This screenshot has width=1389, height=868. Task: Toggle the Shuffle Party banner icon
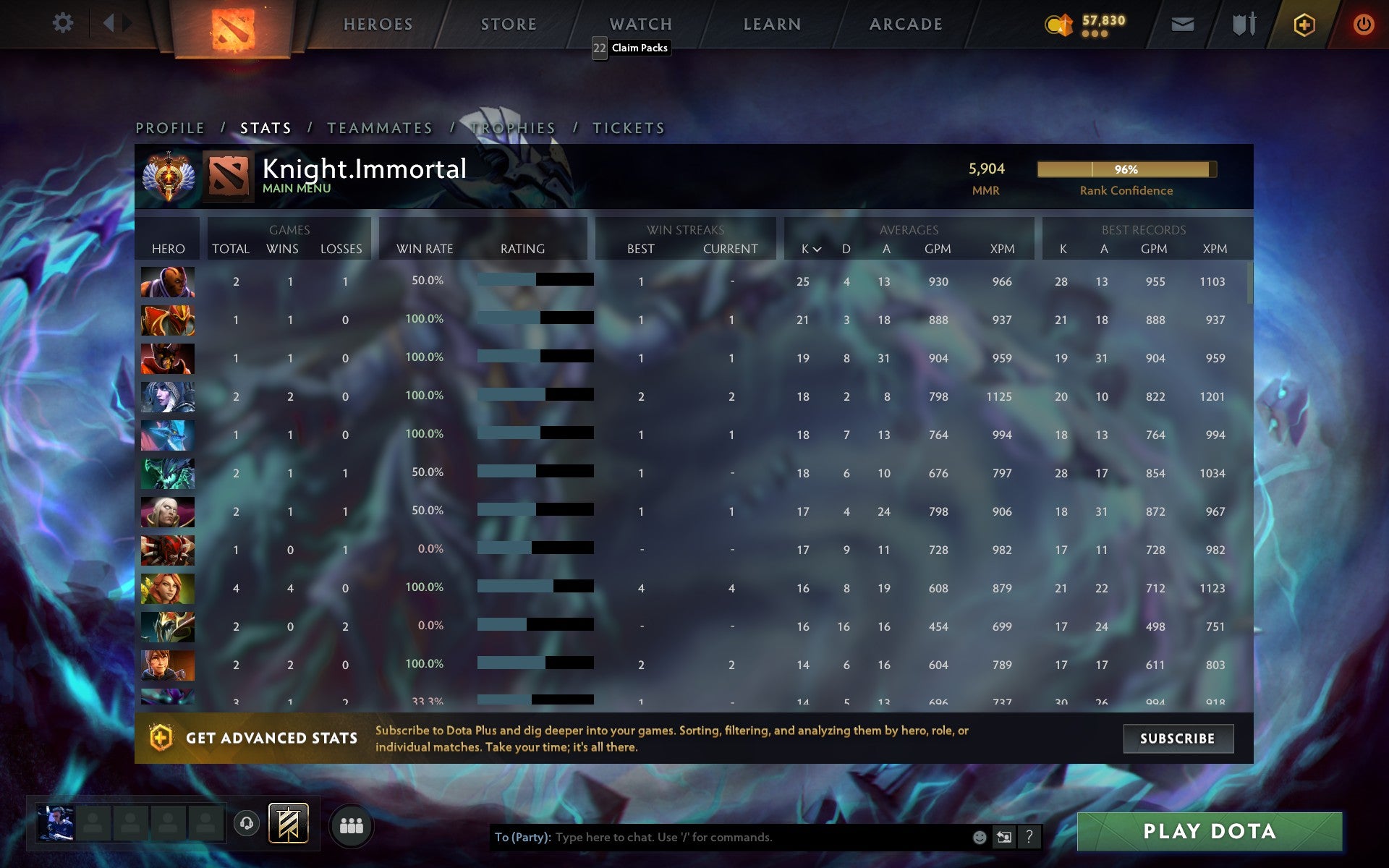(288, 822)
